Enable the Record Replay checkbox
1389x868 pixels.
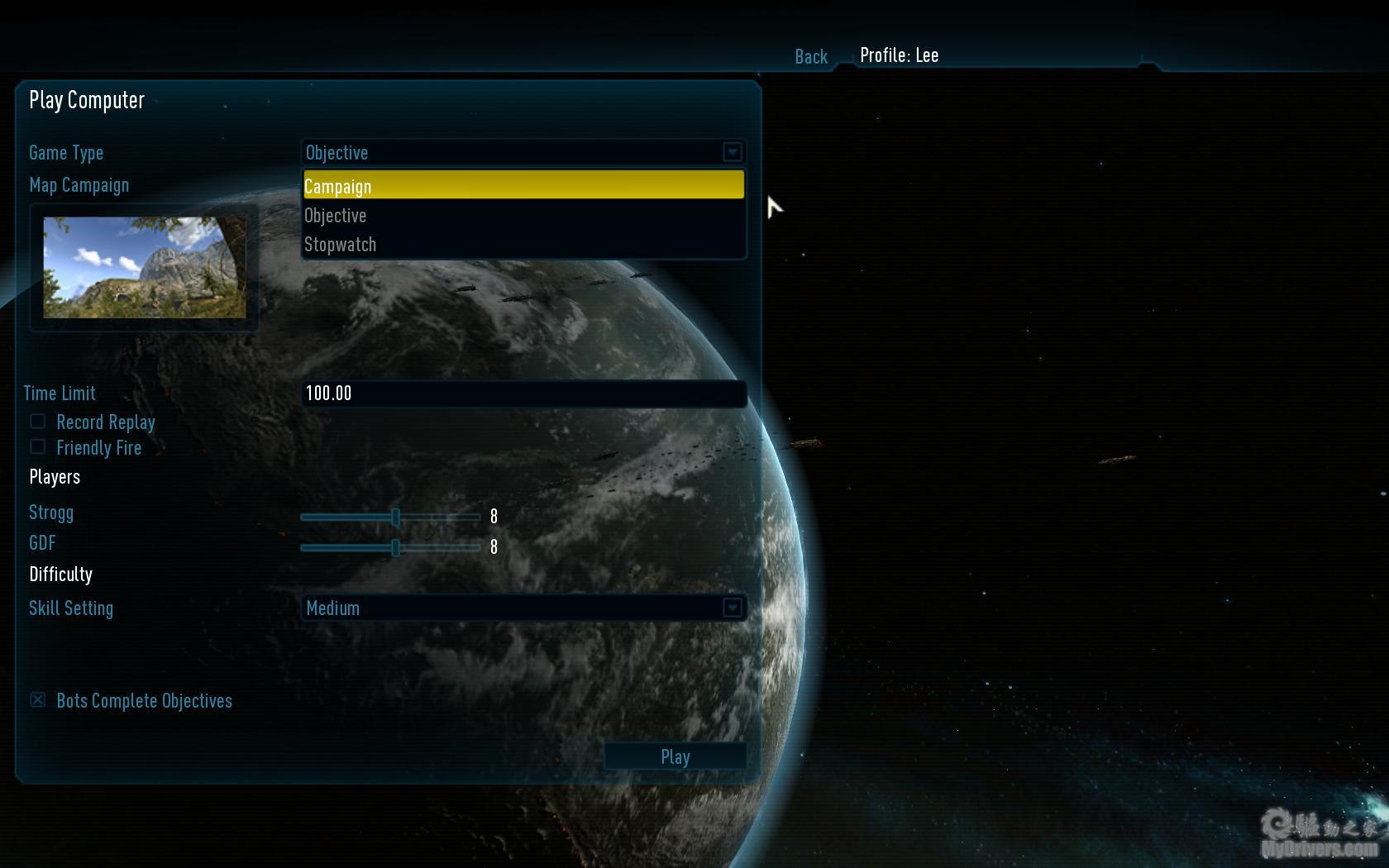point(38,422)
